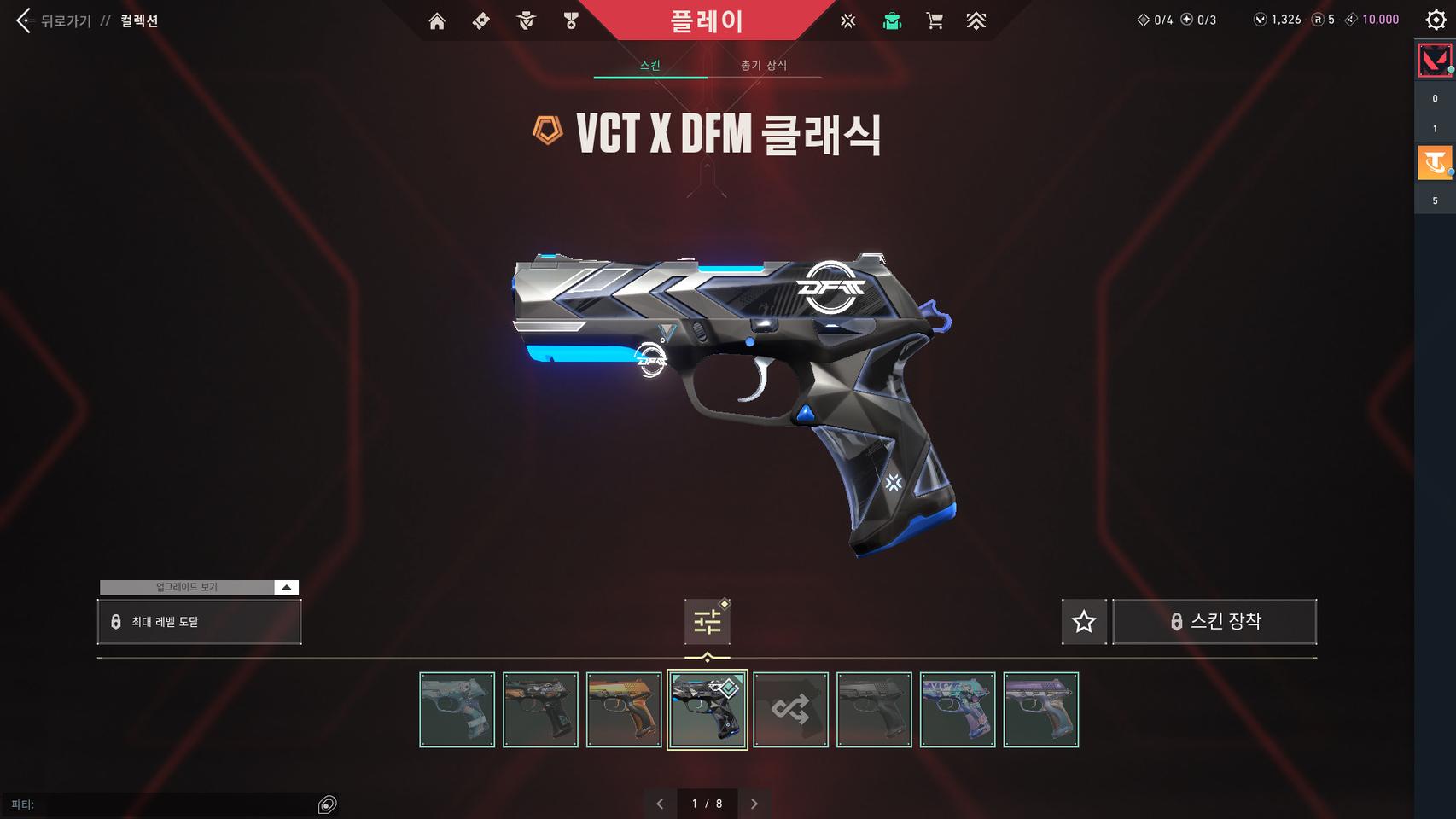
Task: Go to the next skin page arrow
Action: tap(754, 803)
